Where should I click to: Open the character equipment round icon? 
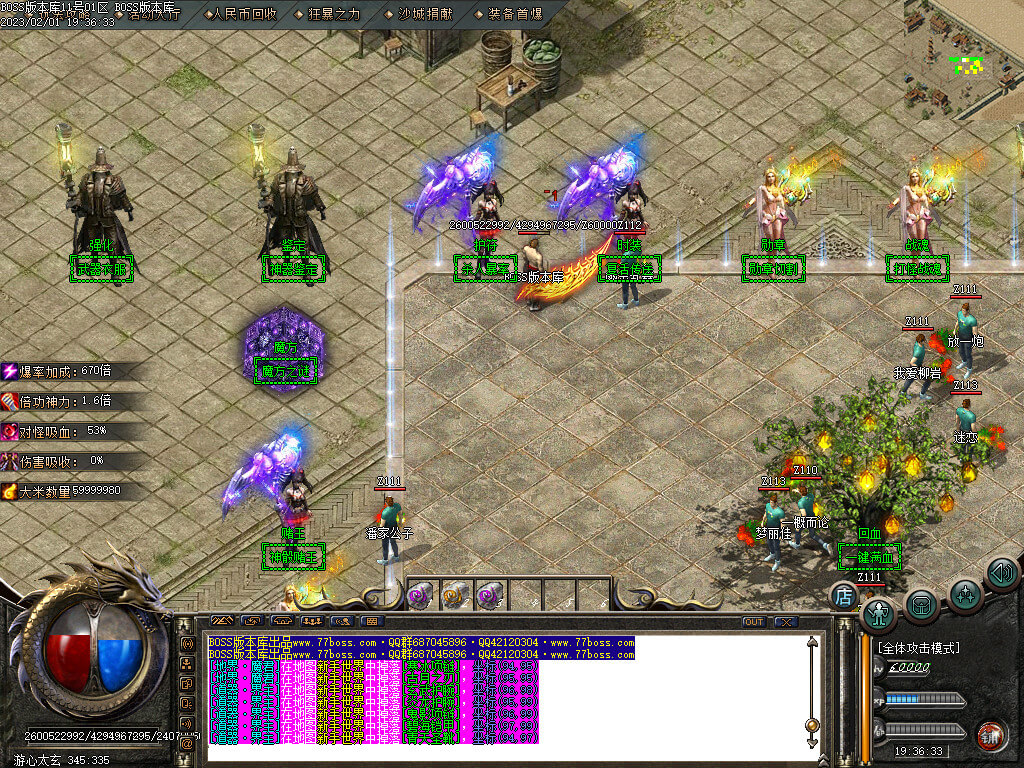point(878,612)
